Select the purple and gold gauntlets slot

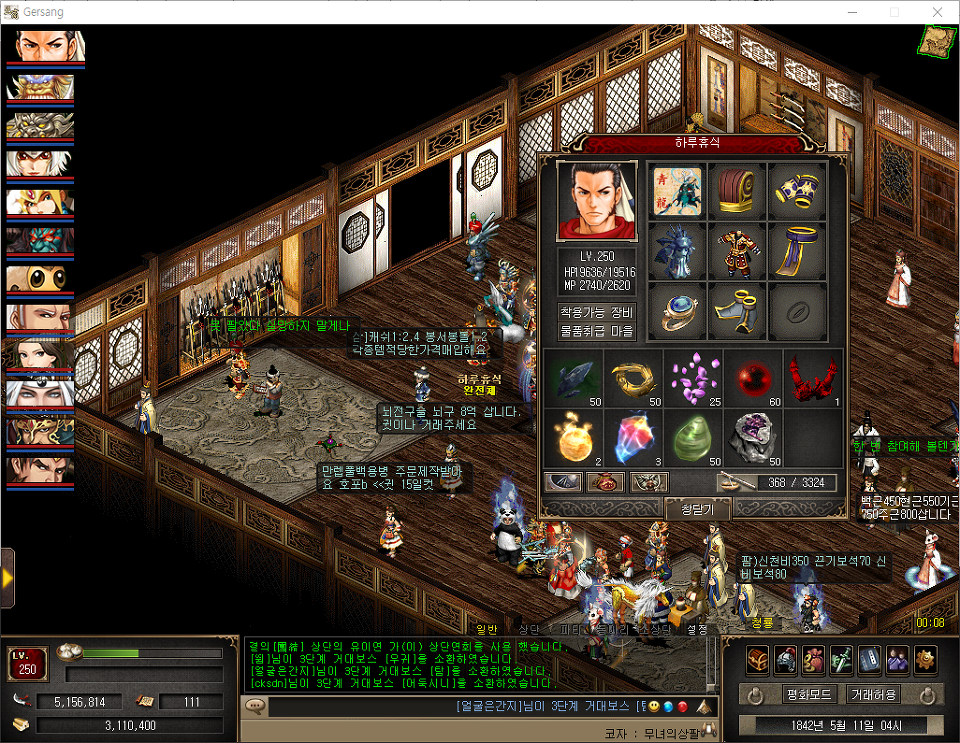pyautogui.click(x=797, y=190)
